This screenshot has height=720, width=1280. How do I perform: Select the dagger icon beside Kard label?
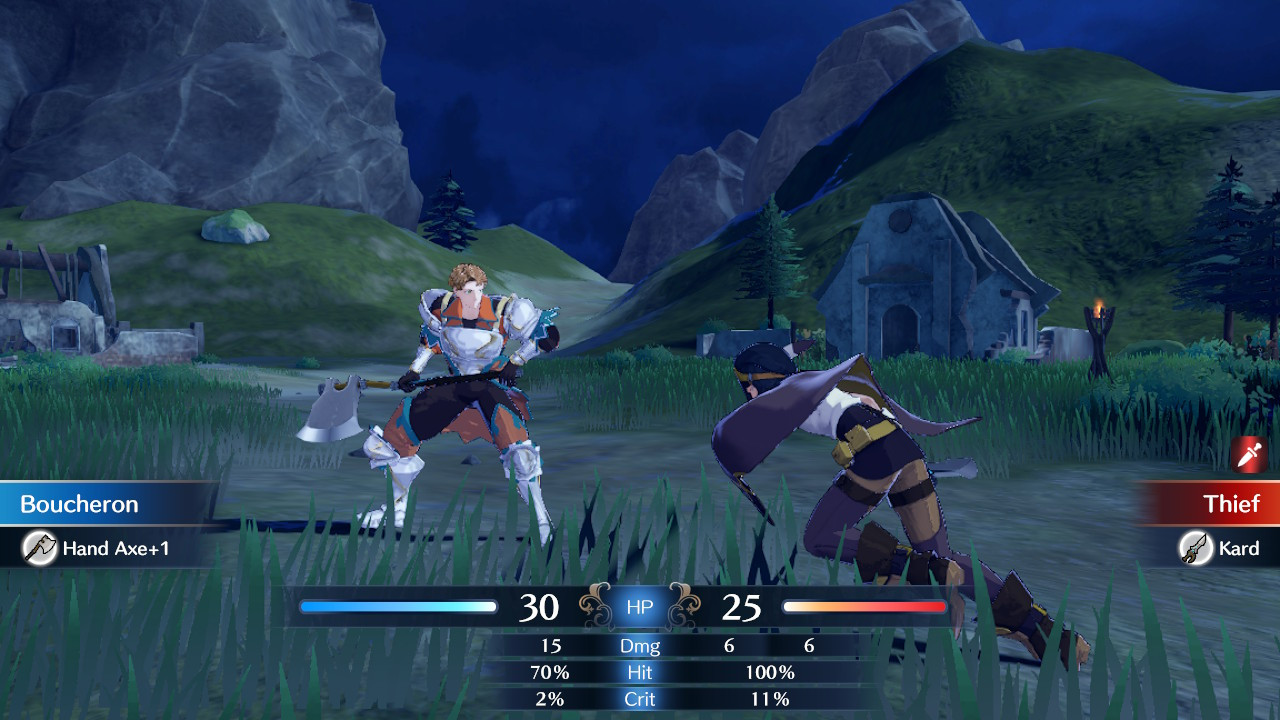point(1196,549)
